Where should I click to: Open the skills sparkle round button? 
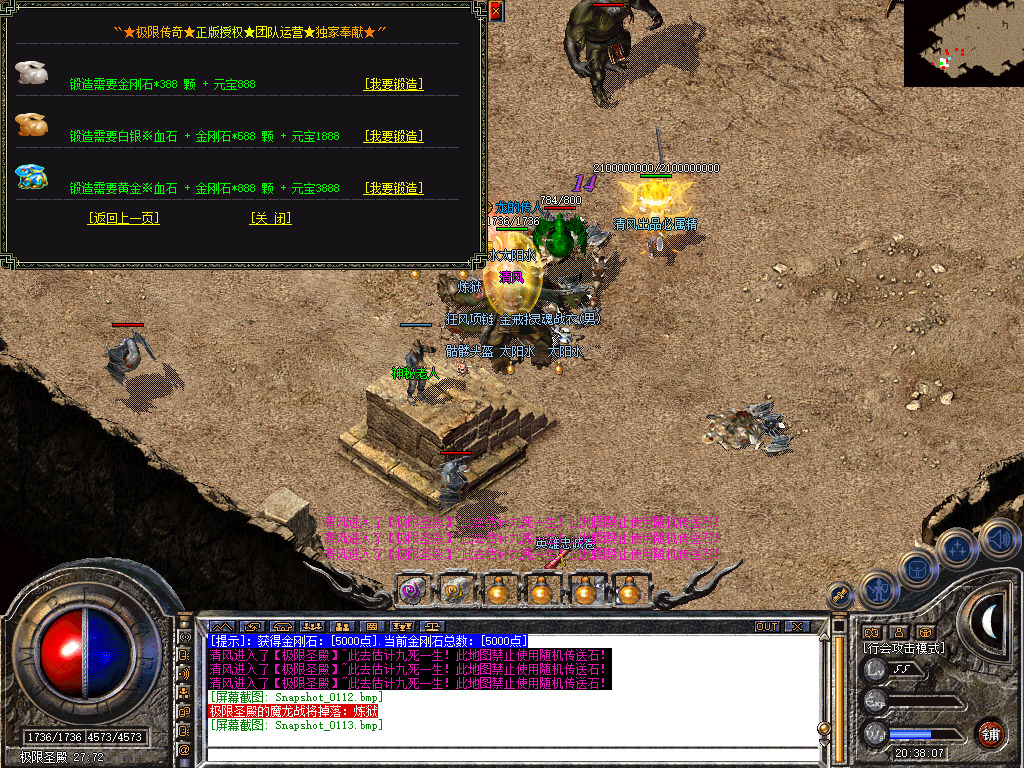coord(958,548)
